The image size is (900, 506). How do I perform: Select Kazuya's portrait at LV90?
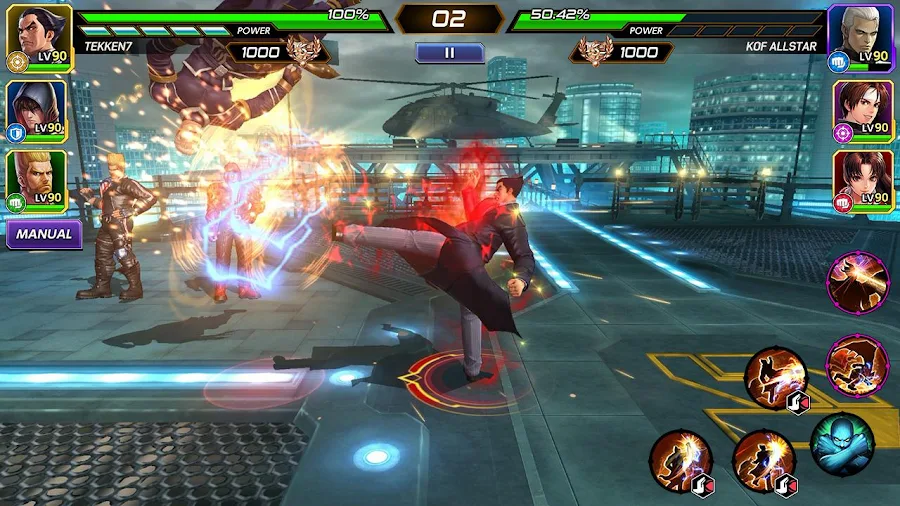tap(37, 35)
